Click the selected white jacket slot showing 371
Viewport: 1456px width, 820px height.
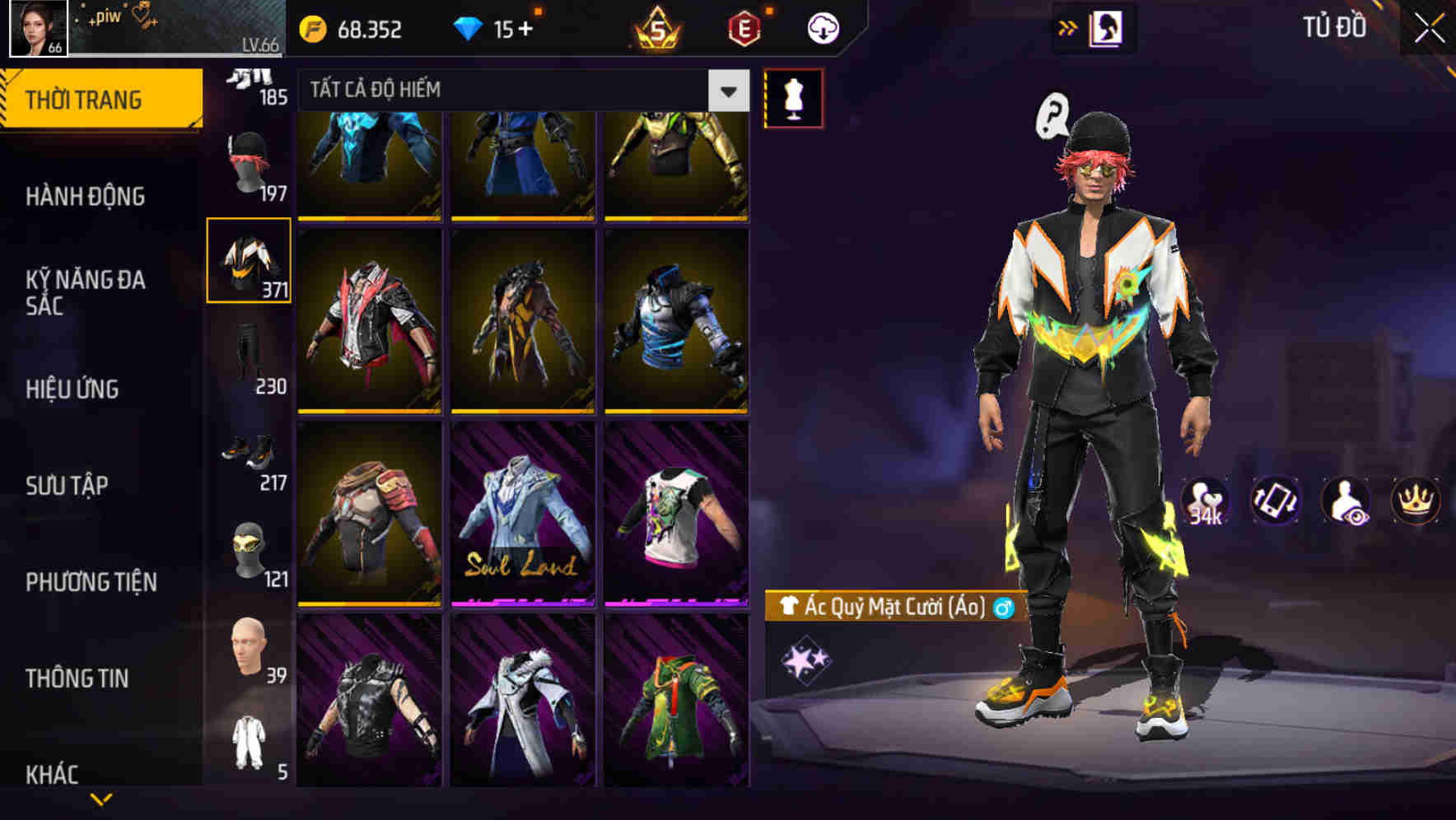tap(250, 259)
